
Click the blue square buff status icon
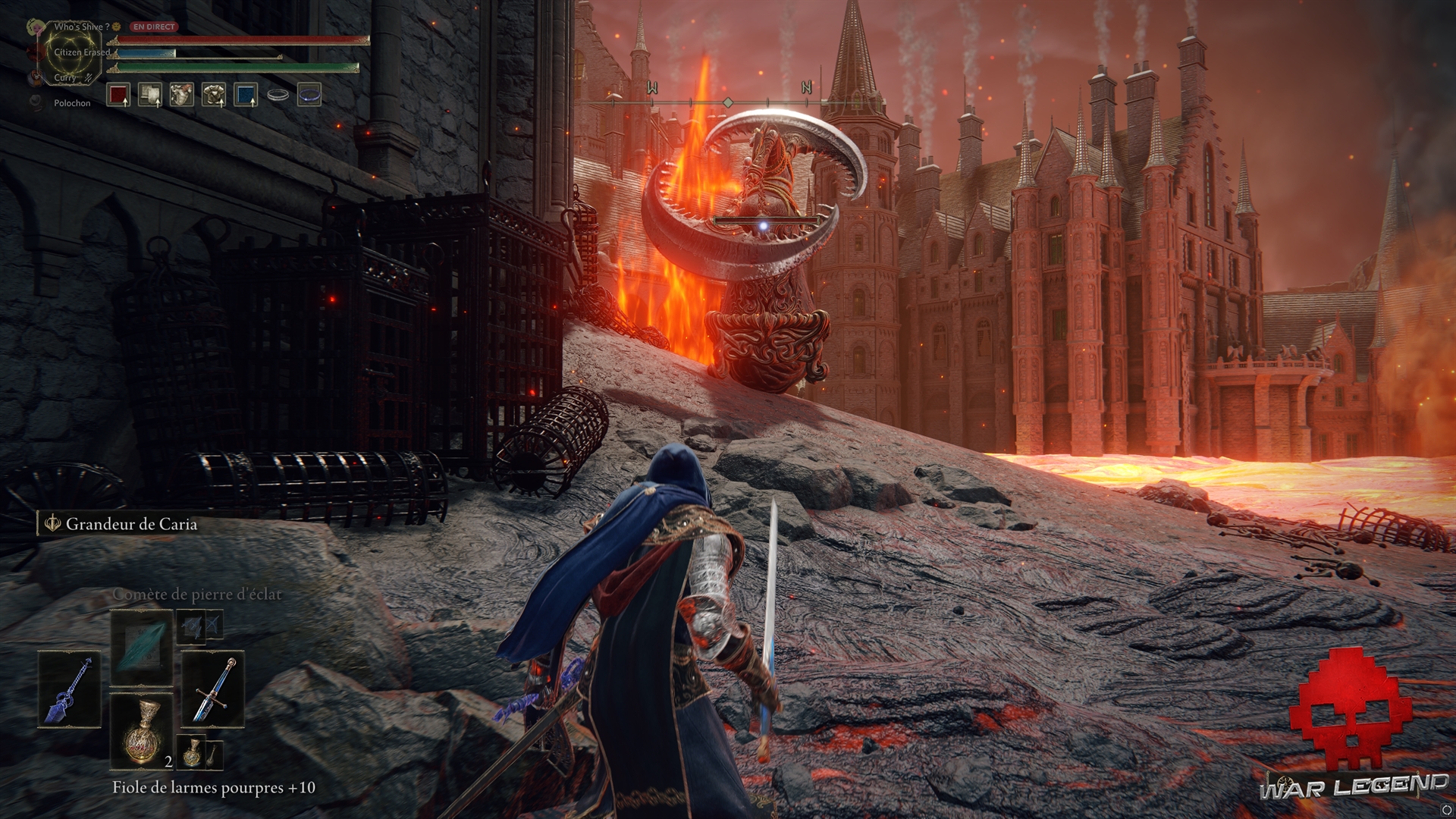click(x=246, y=95)
